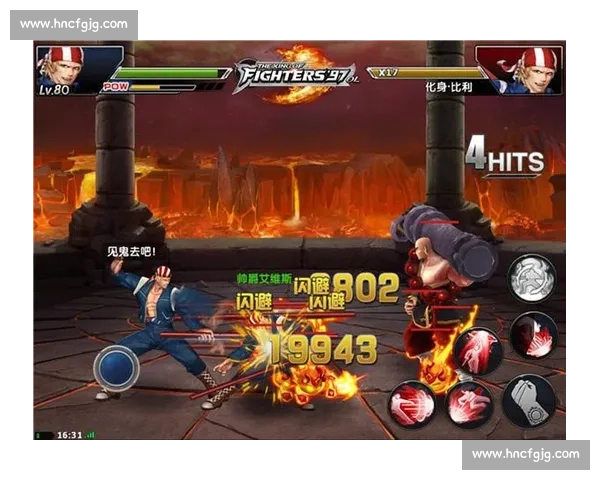Use the red flying kick skill
The width and height of the screenshot is (600, 480).
tap(467, 404)
